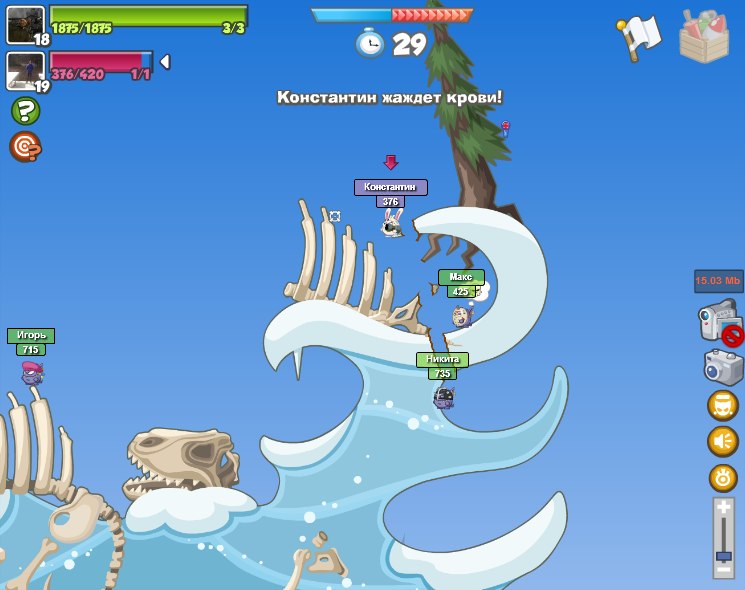Image resolution: width=745 pixels, height=590 pixels.
Task: Click the orange target hint button
Action: 25,147
